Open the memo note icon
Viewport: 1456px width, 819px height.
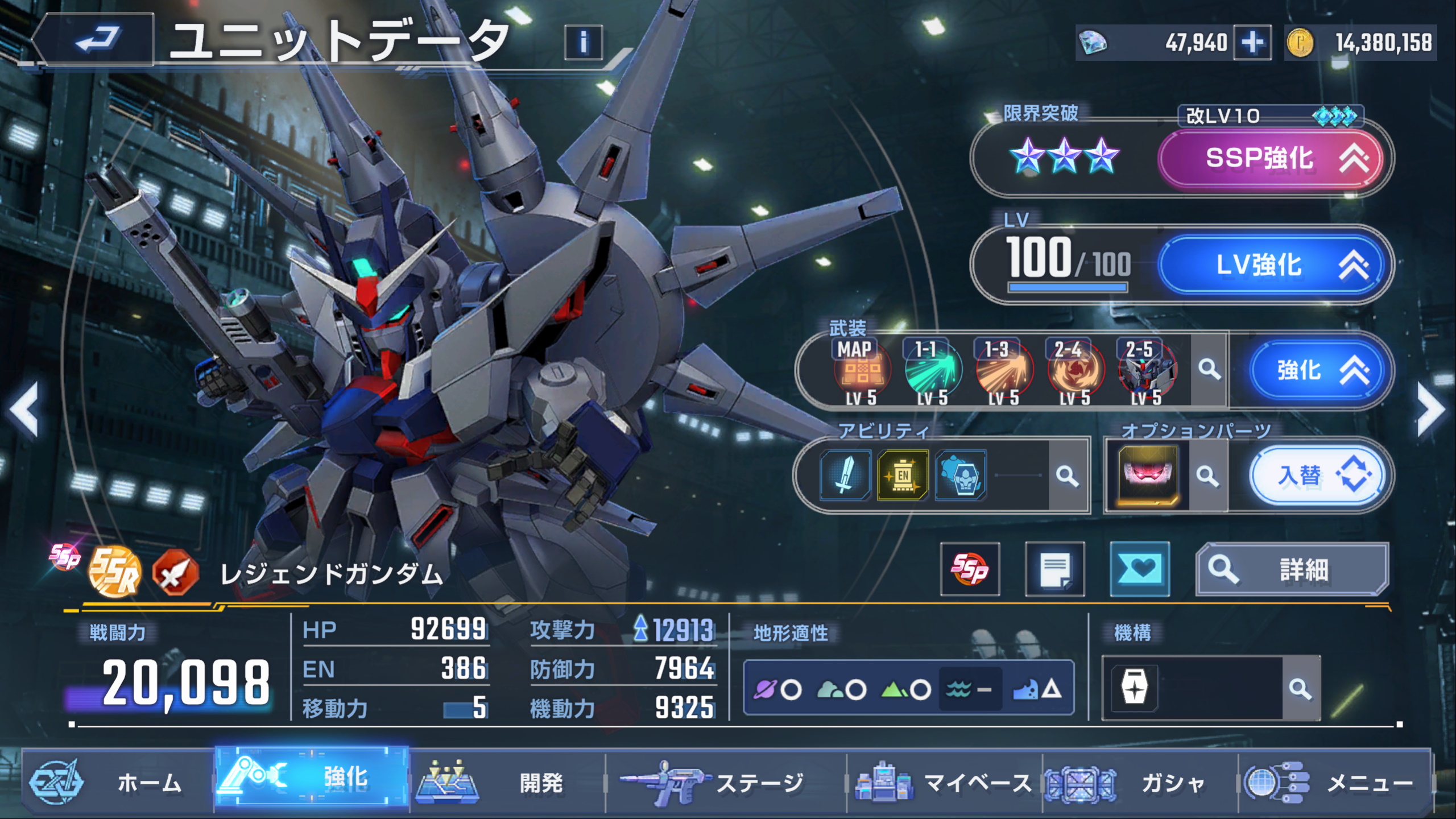[x=1054, y=569]
